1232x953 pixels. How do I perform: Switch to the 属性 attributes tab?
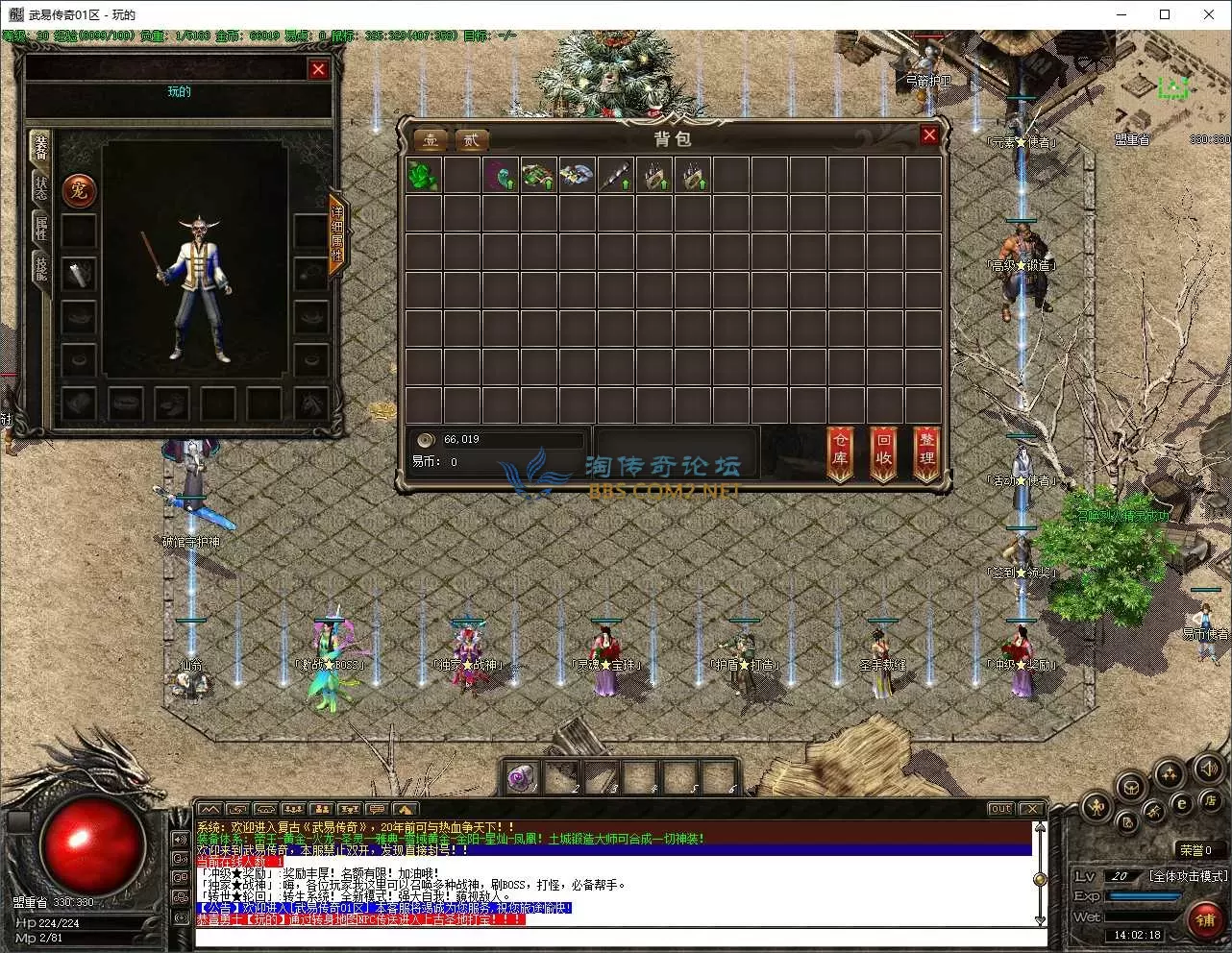coord(41,228)
